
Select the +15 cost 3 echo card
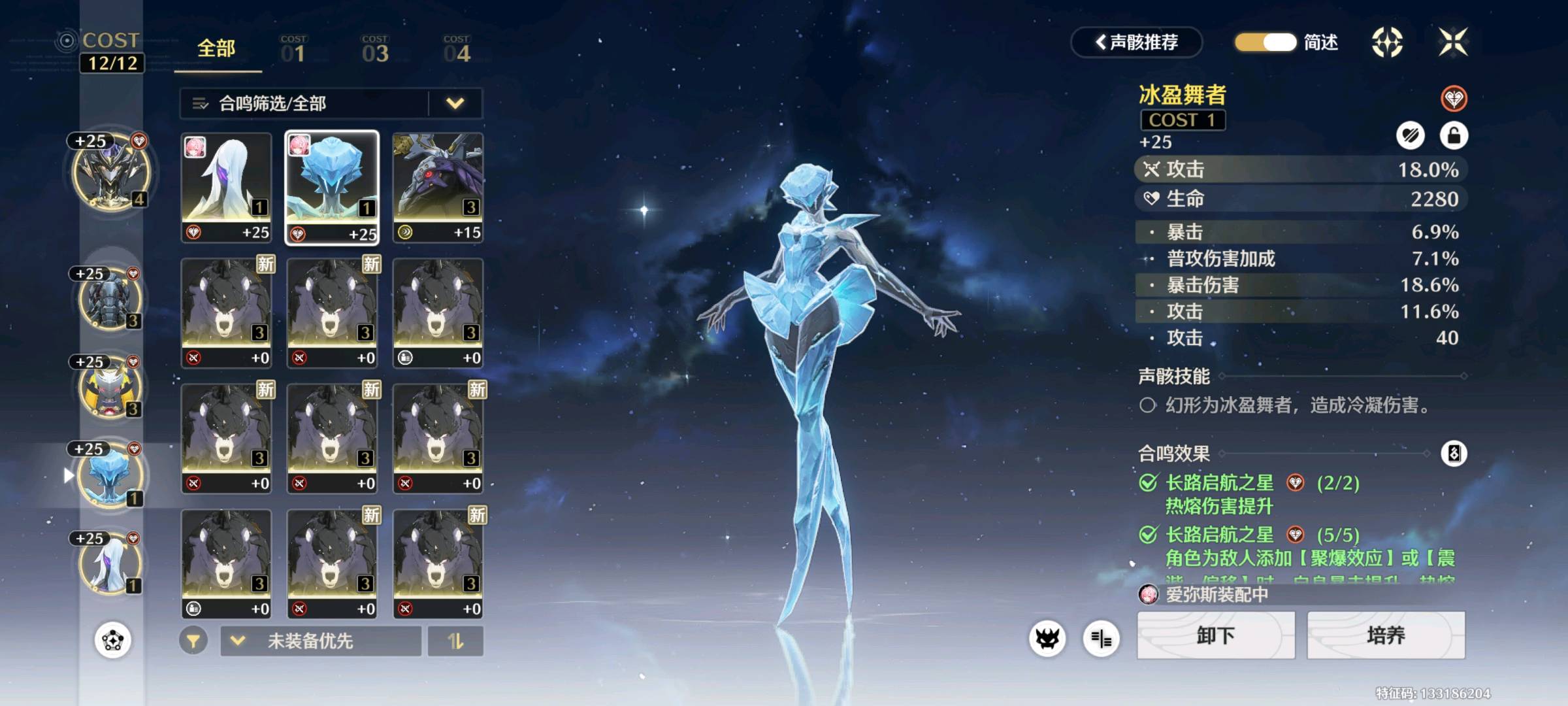pyautogui.click(x=438, y=188)
